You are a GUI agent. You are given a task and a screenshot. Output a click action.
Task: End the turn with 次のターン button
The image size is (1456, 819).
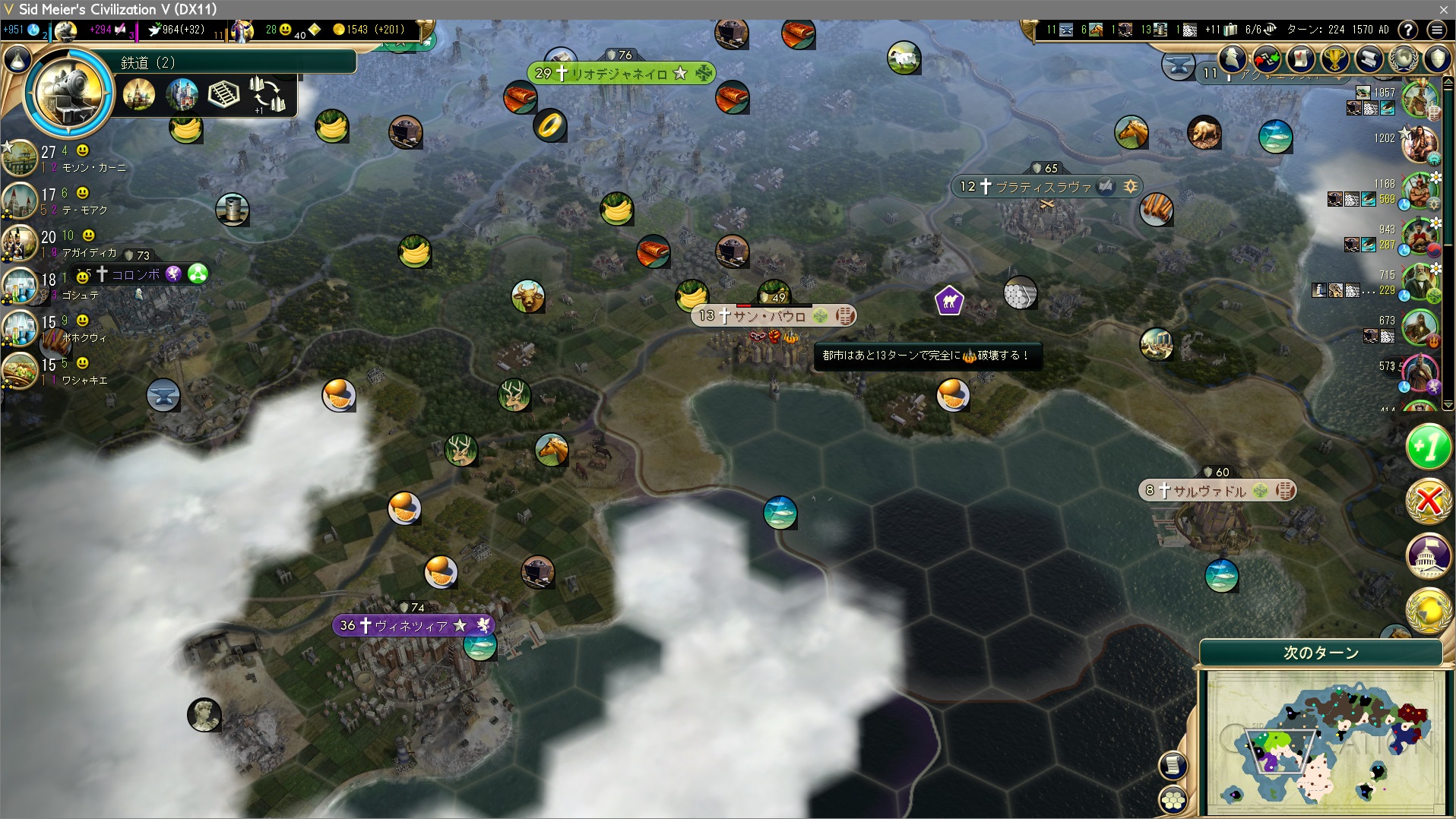(1321, 653)
